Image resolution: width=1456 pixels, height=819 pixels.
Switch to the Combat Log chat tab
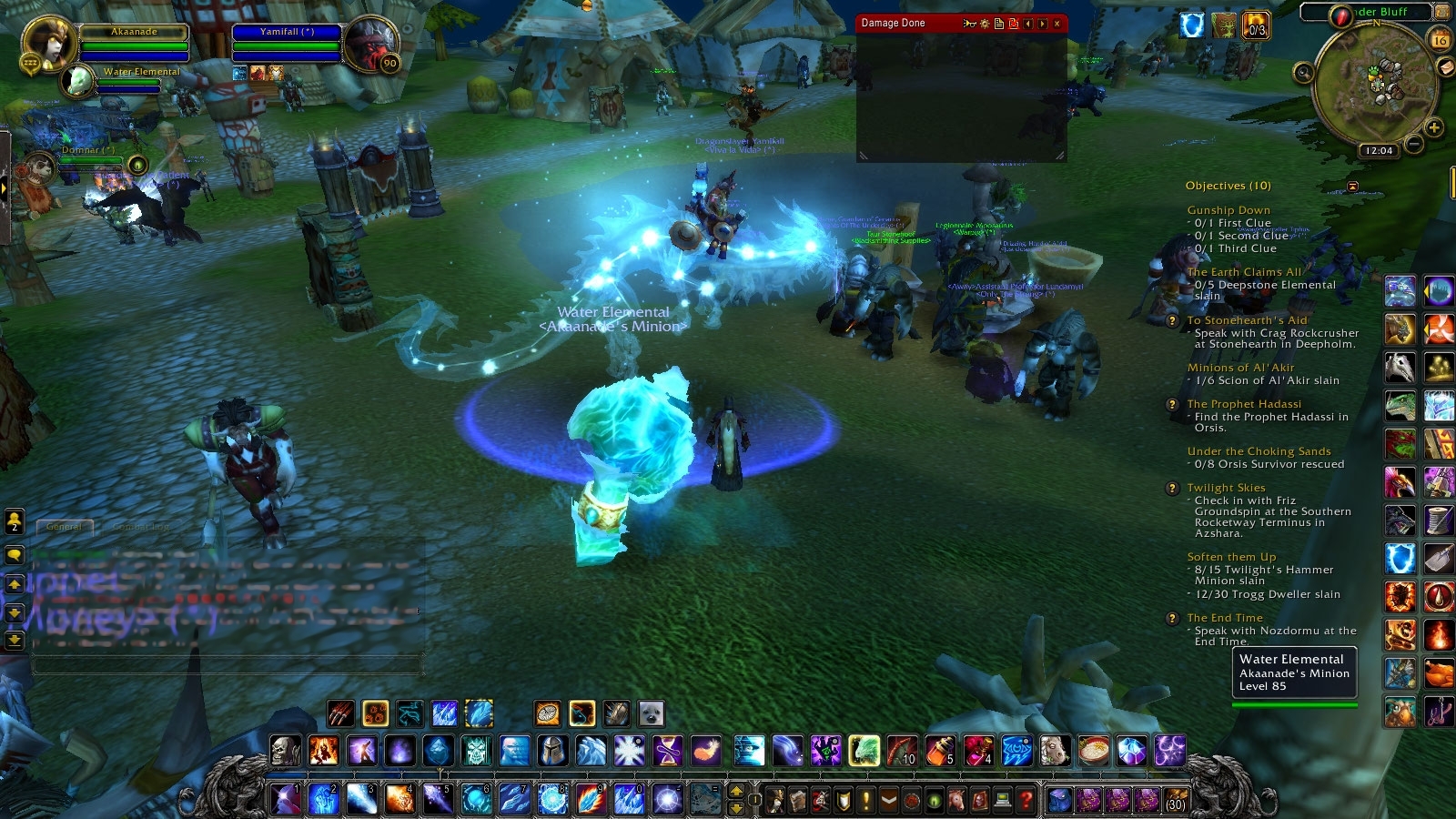click(141, 526)
